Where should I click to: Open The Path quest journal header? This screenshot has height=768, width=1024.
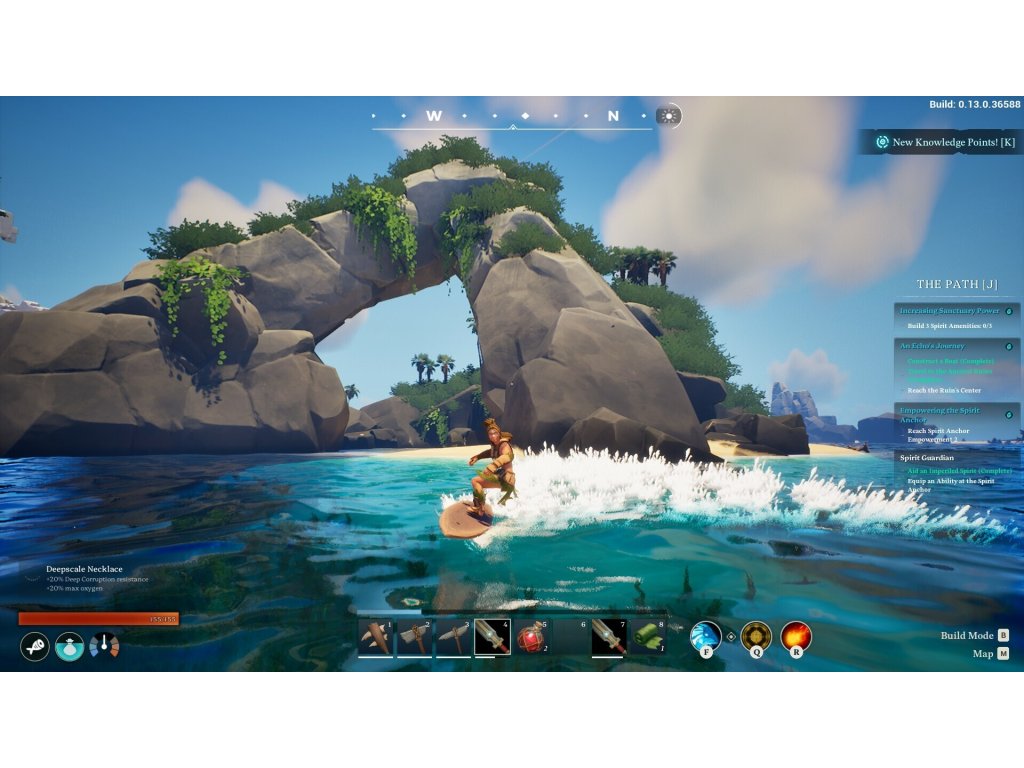tap(957, 285)
